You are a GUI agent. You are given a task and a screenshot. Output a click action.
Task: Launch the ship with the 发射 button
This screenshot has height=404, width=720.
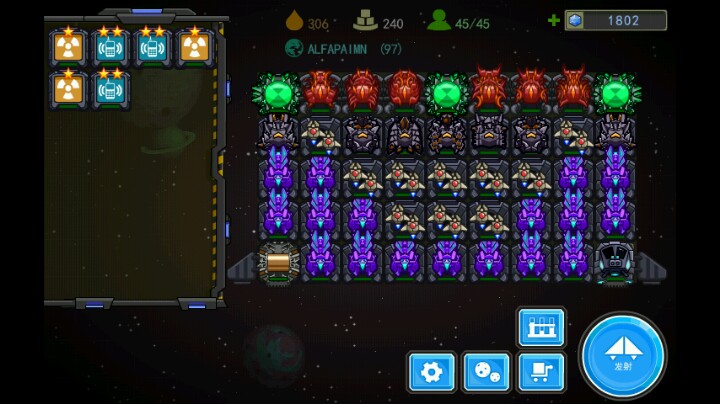tap(622, 355)
